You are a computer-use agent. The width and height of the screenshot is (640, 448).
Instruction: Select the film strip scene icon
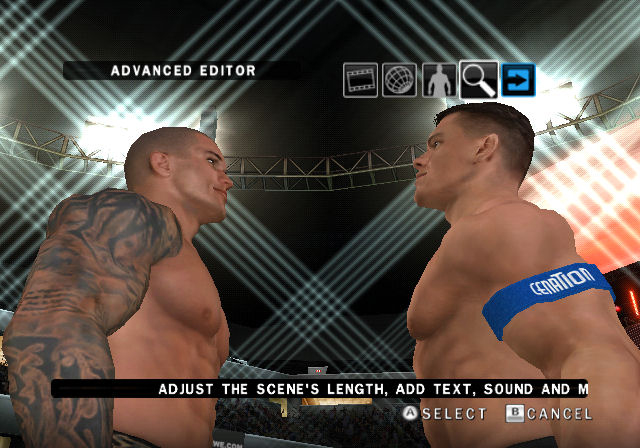tap(360, 80)
